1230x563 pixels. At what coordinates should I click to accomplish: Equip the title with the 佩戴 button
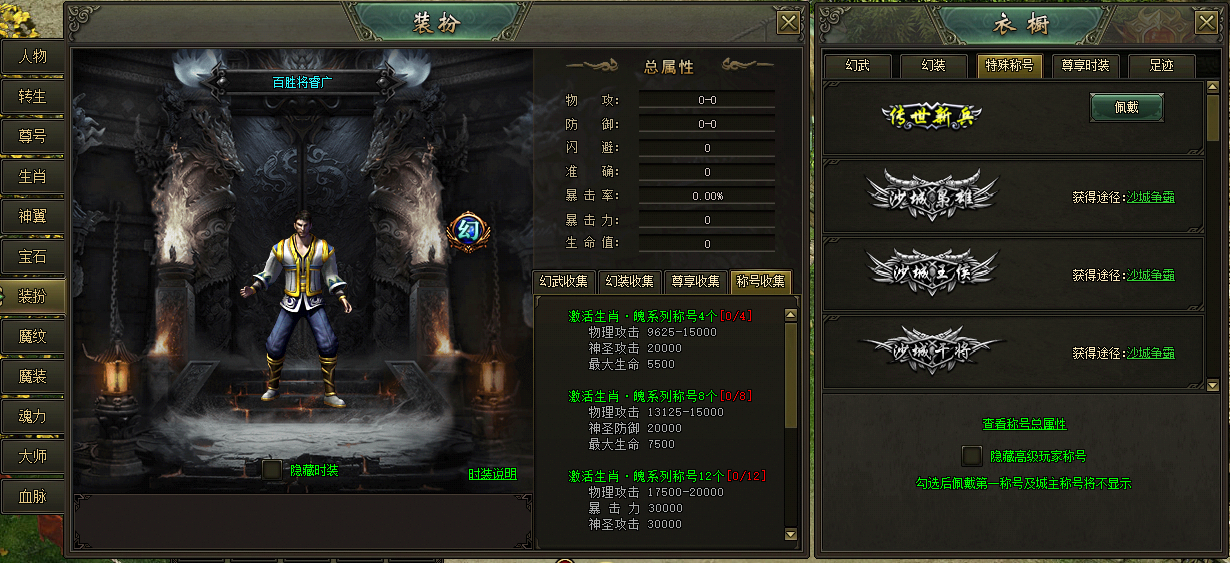coord(1126,107)
